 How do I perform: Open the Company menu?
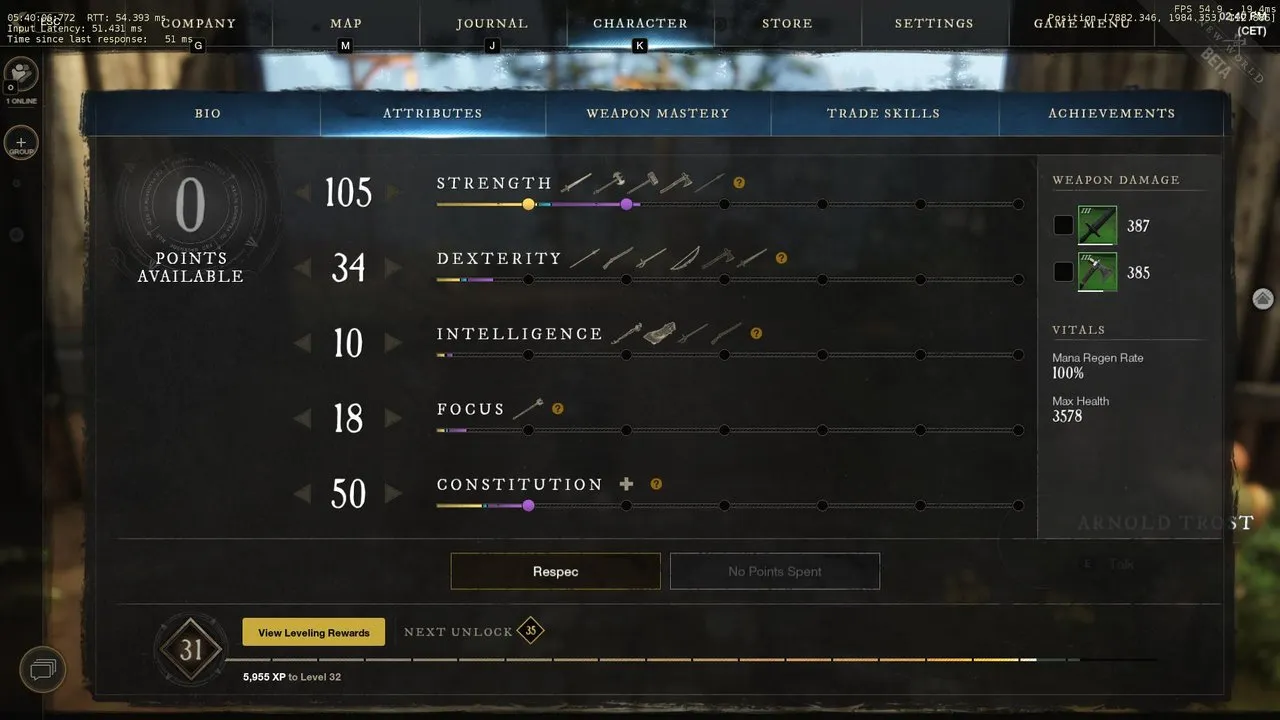[198, 23]
